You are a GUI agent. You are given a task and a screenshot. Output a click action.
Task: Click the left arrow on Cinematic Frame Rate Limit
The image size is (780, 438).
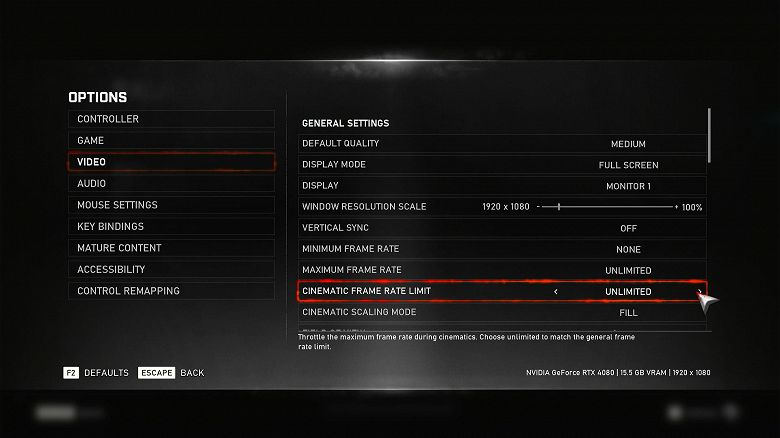(556, 292)
